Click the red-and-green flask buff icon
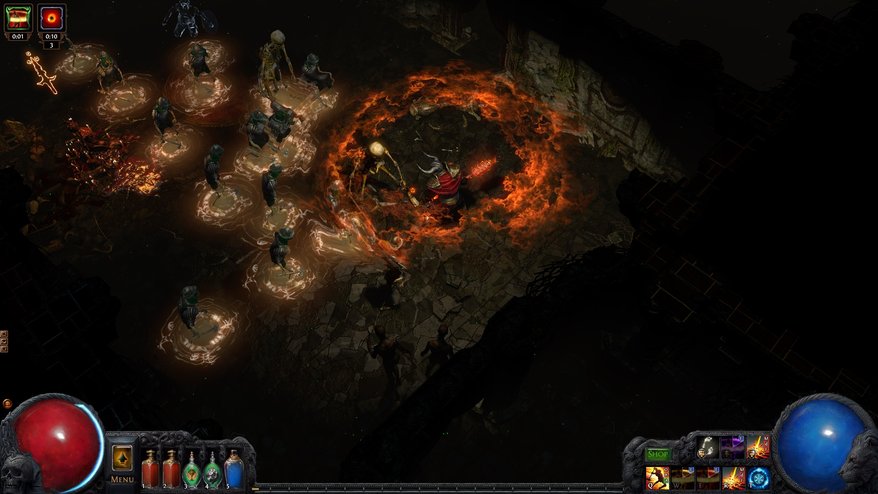Image resolution: width=878 pixels, height=494 pixels. (x=19, y=18)
